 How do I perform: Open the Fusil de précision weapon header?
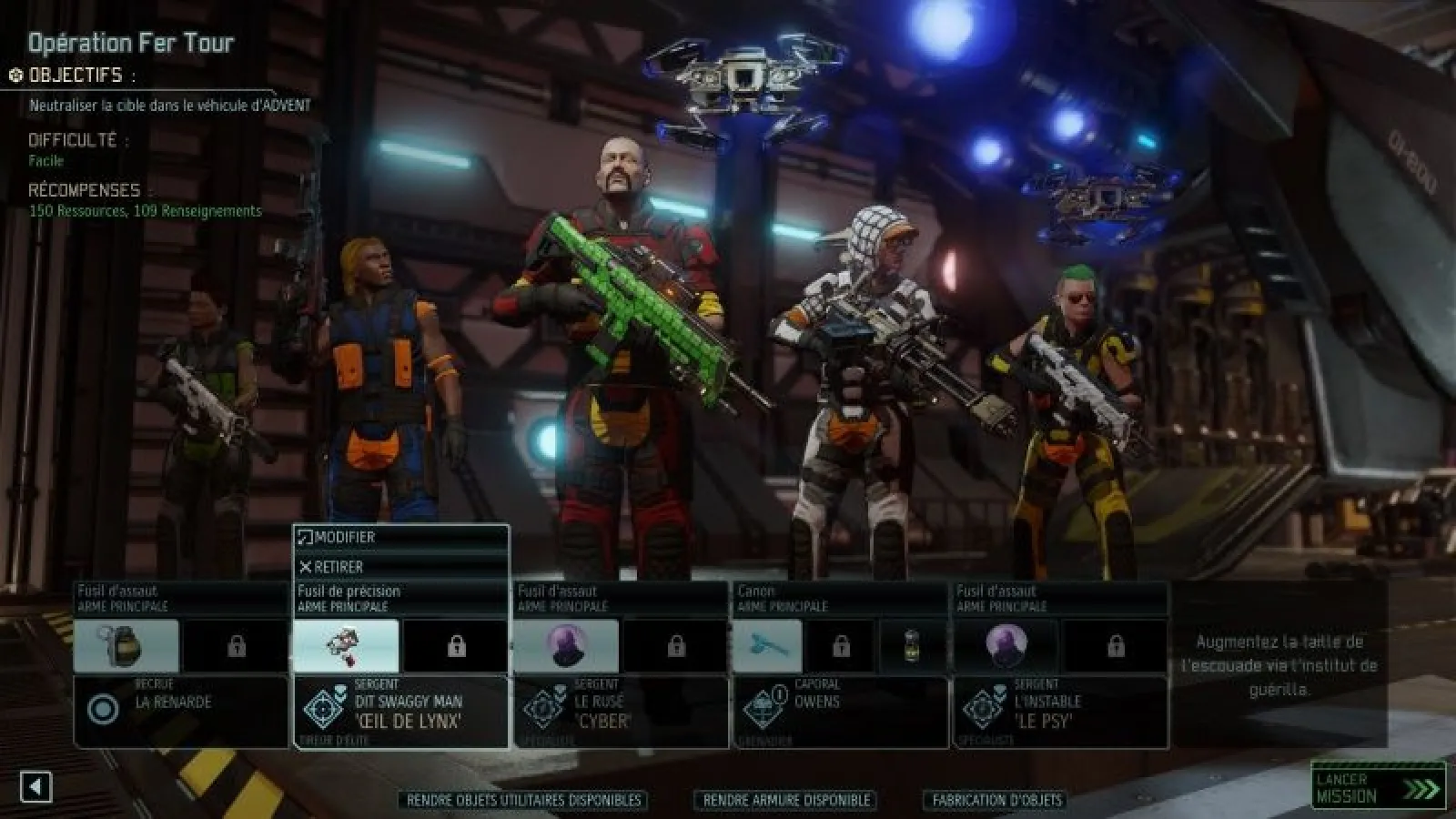400,598
